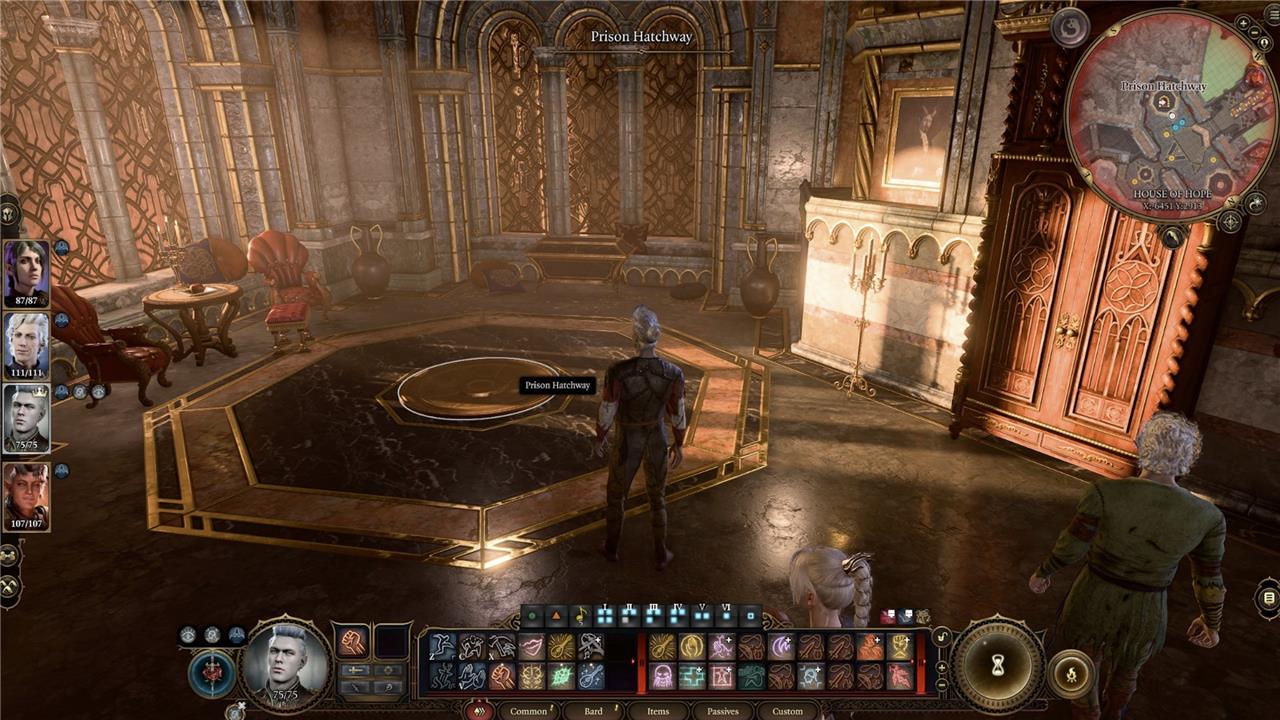This screenshot has width=1280, height=720.
Task: Select the bardic music note filter
Action: (580, 616)
